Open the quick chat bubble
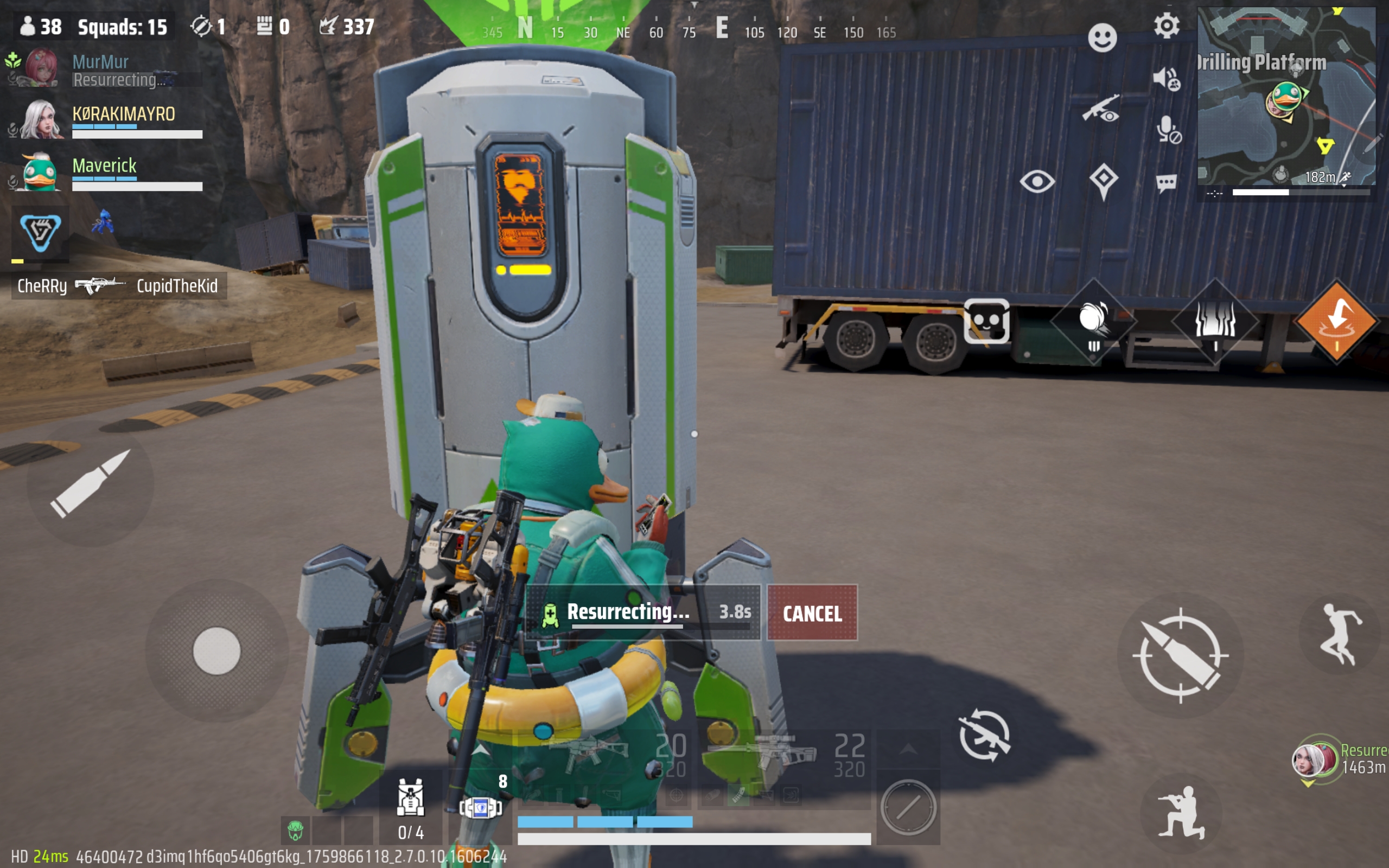 coord(1167,184)
